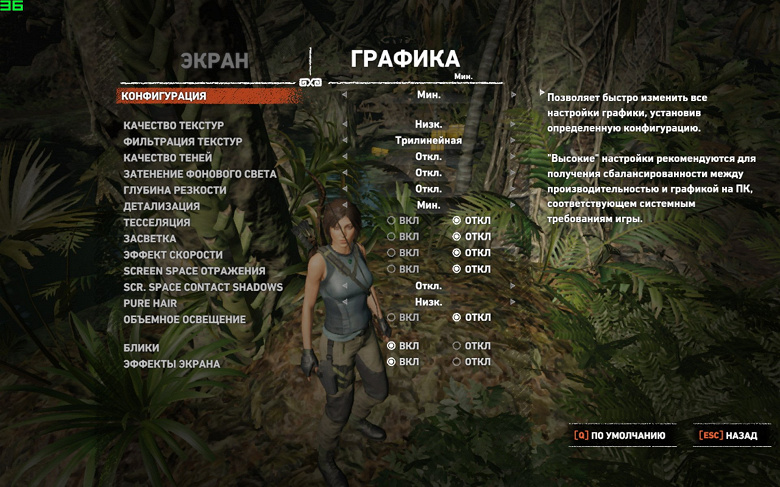The height and width of the screenshot is (487, 780).
Task: Select the Качество текстур setting
Action: (173, 126)
